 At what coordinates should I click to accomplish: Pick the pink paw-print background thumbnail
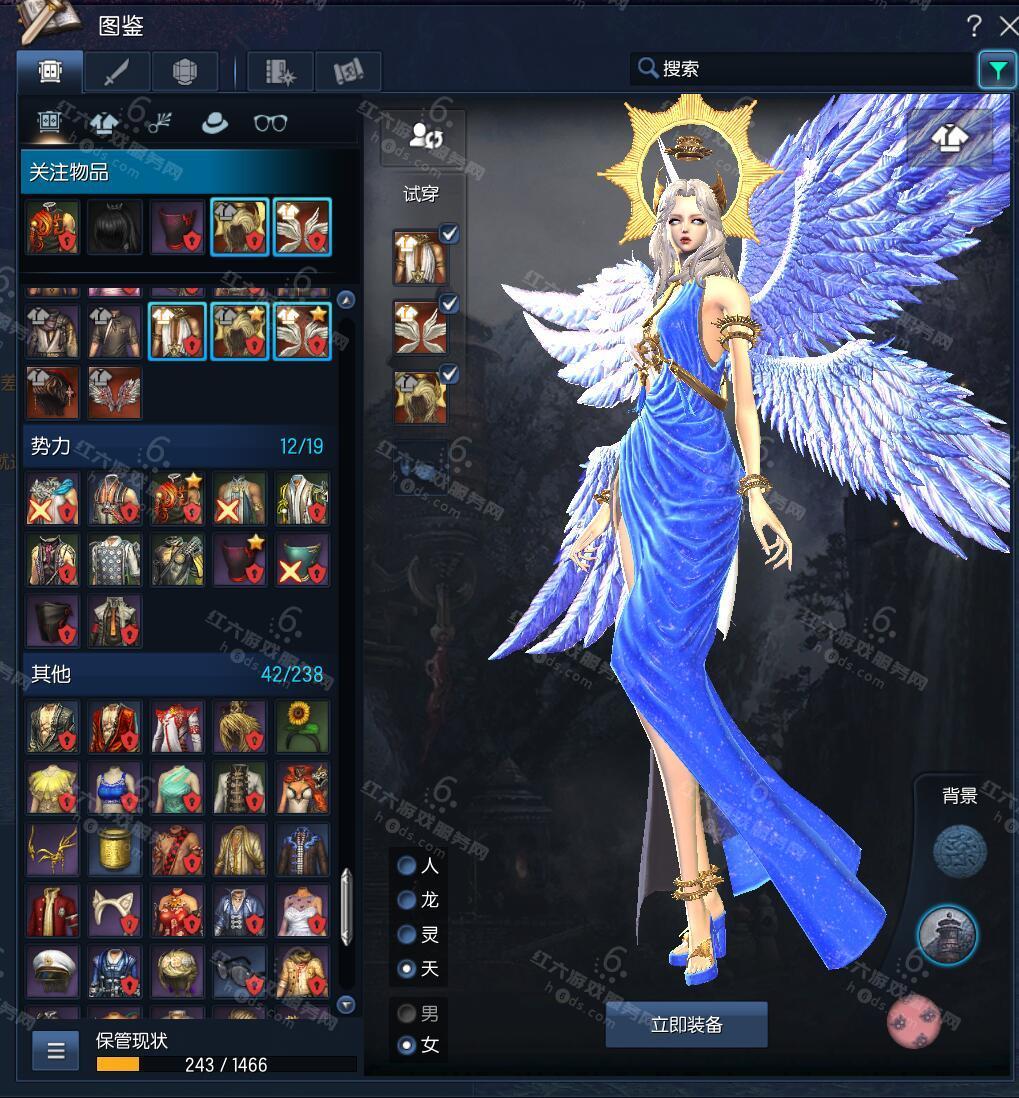[914, 1022]
